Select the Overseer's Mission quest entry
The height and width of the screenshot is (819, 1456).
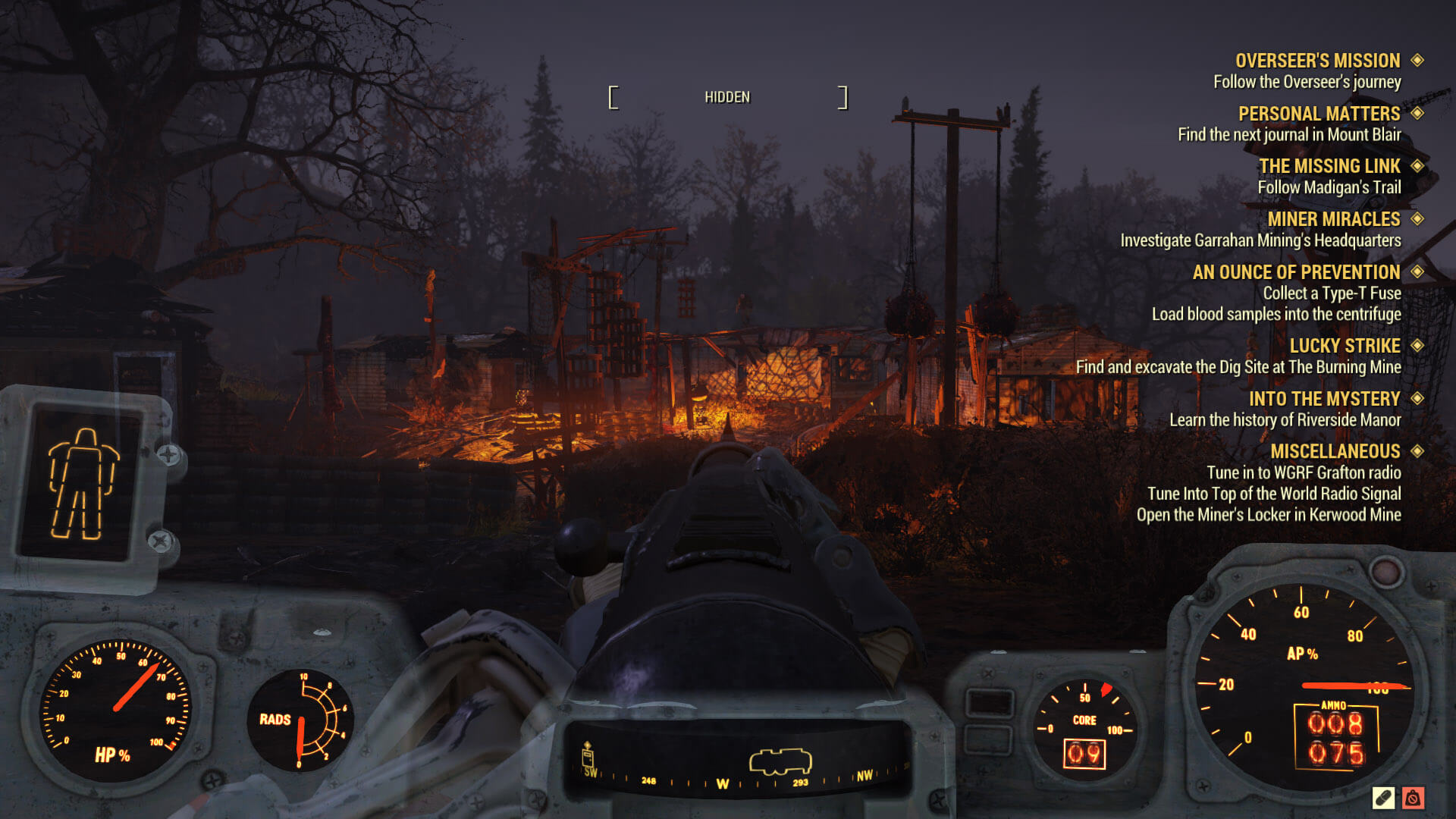click(x=1317, y=61)
